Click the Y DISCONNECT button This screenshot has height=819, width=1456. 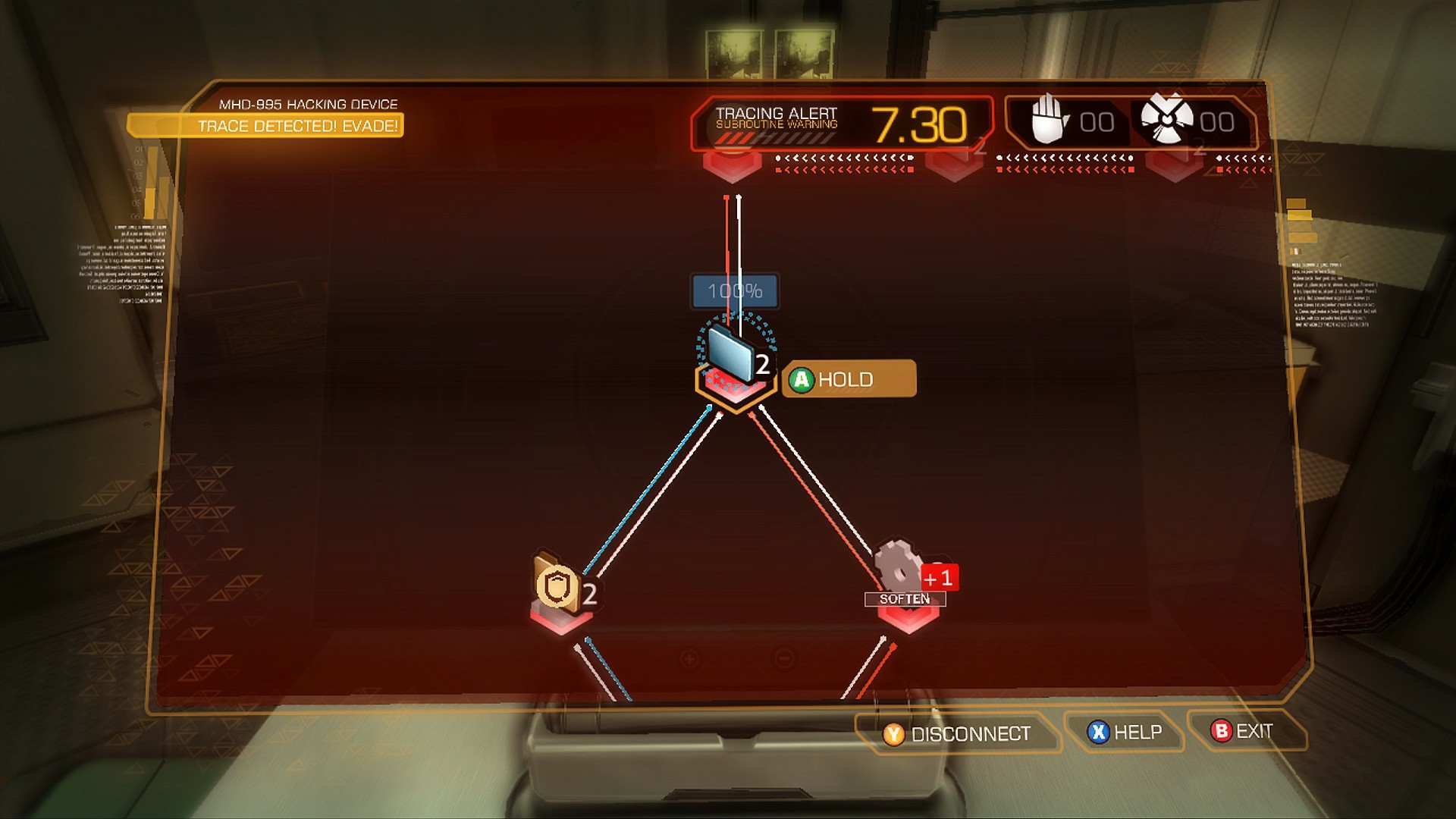coord(959,733)
